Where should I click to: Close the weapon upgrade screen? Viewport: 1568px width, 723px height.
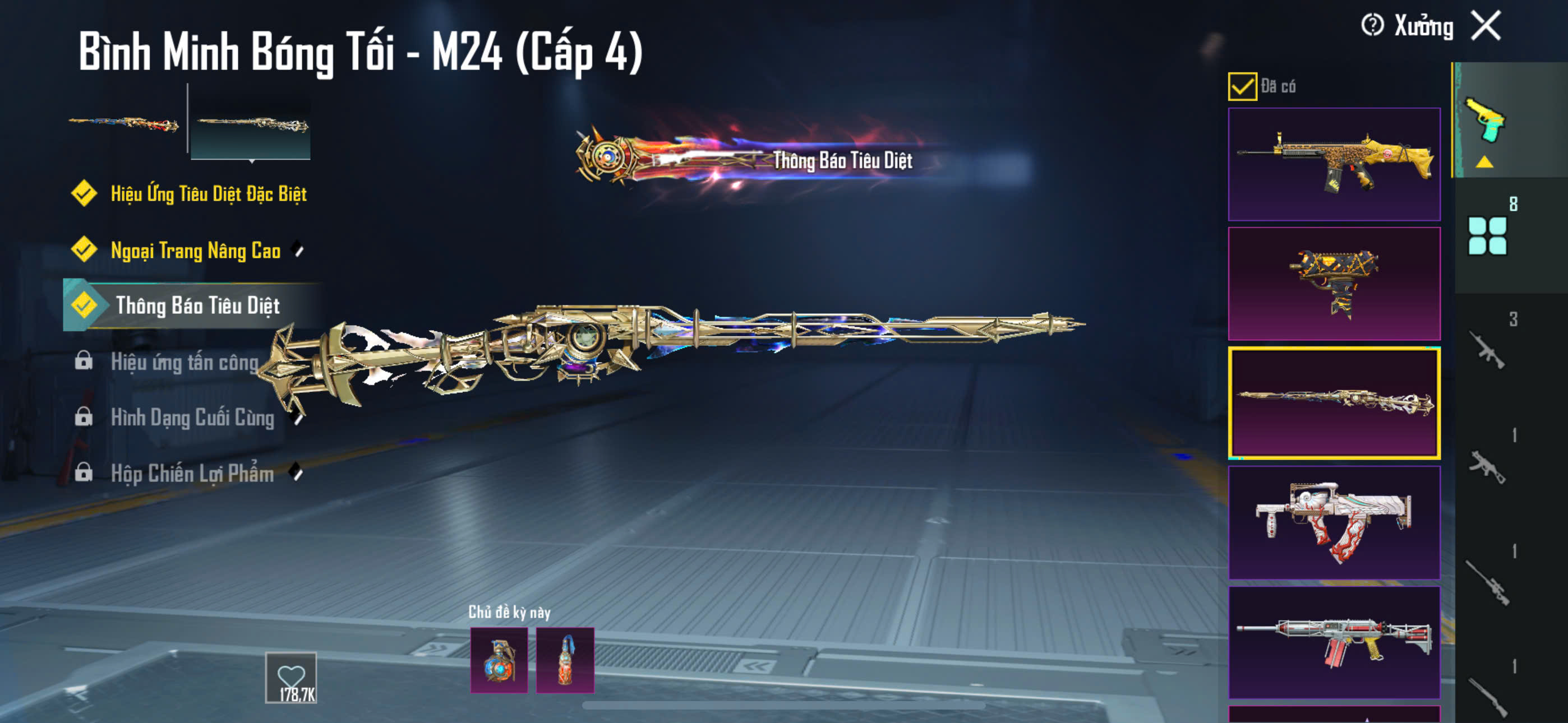(x=1486, y=26)
